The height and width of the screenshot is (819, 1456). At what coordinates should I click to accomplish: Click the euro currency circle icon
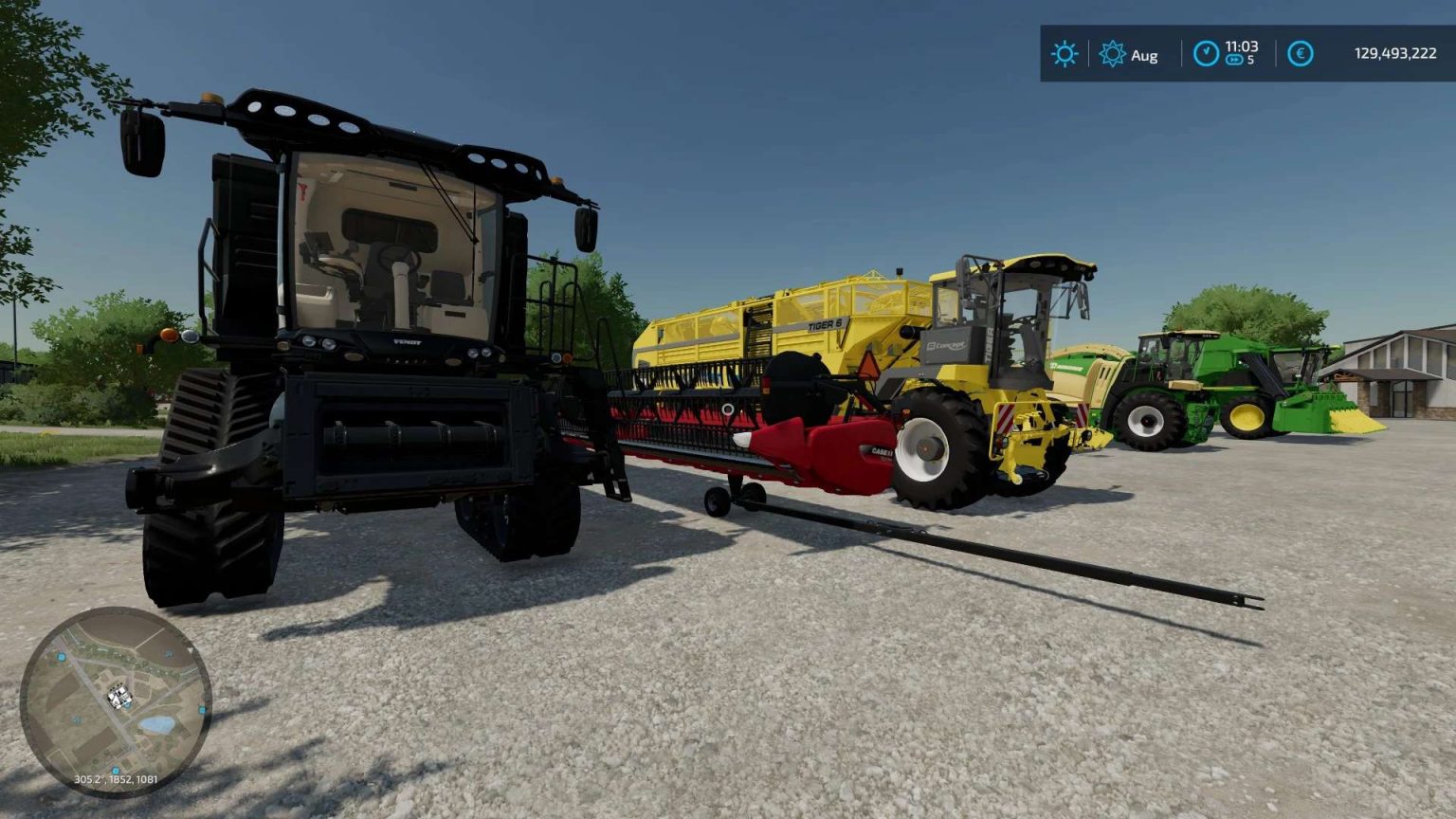pyautogui.click(x=1300, y=55)
